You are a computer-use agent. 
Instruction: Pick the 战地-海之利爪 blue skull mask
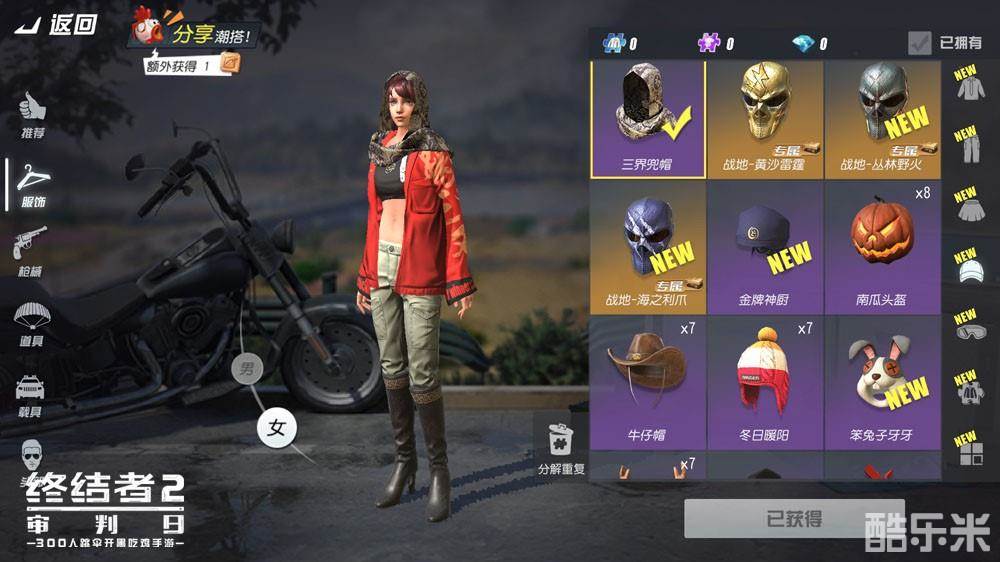click(648, 248)
